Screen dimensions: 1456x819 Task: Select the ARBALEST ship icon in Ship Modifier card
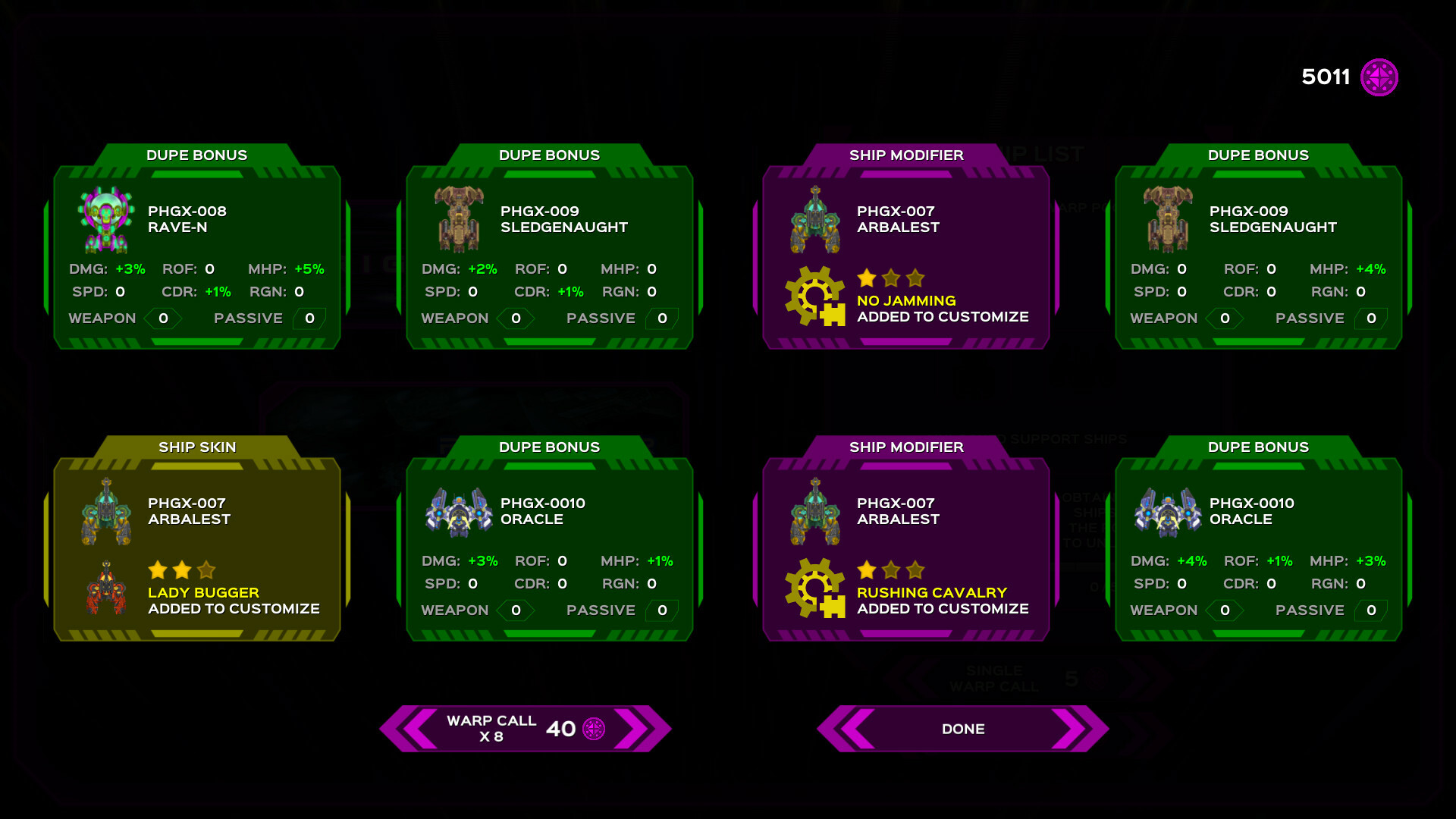pyautogui.click(x=815, y=220)
